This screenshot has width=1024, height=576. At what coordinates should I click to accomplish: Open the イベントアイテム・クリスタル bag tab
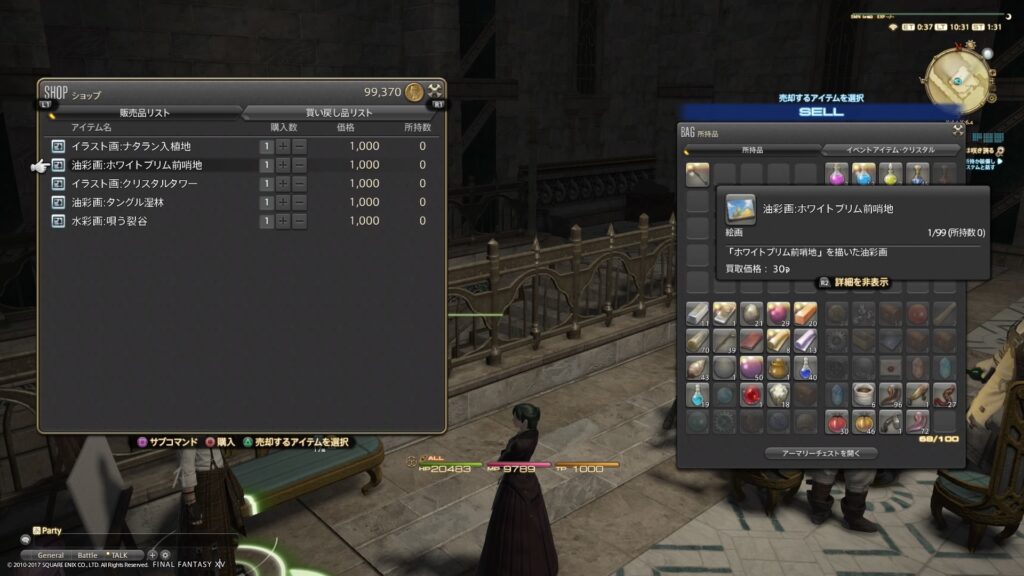click(880, 150)
